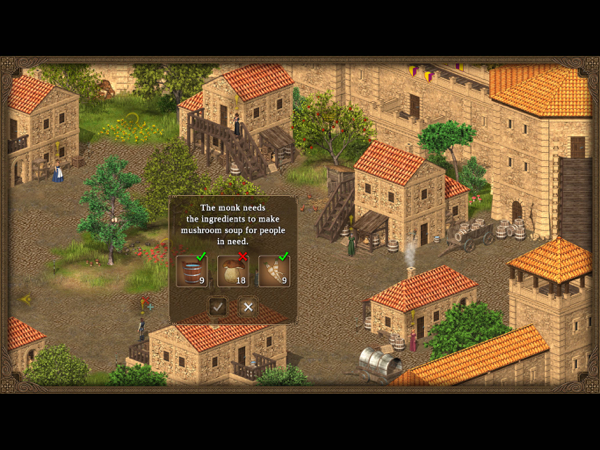
Task: Confirm the monk's request with the checkmark
Action: tap(217, 307)
